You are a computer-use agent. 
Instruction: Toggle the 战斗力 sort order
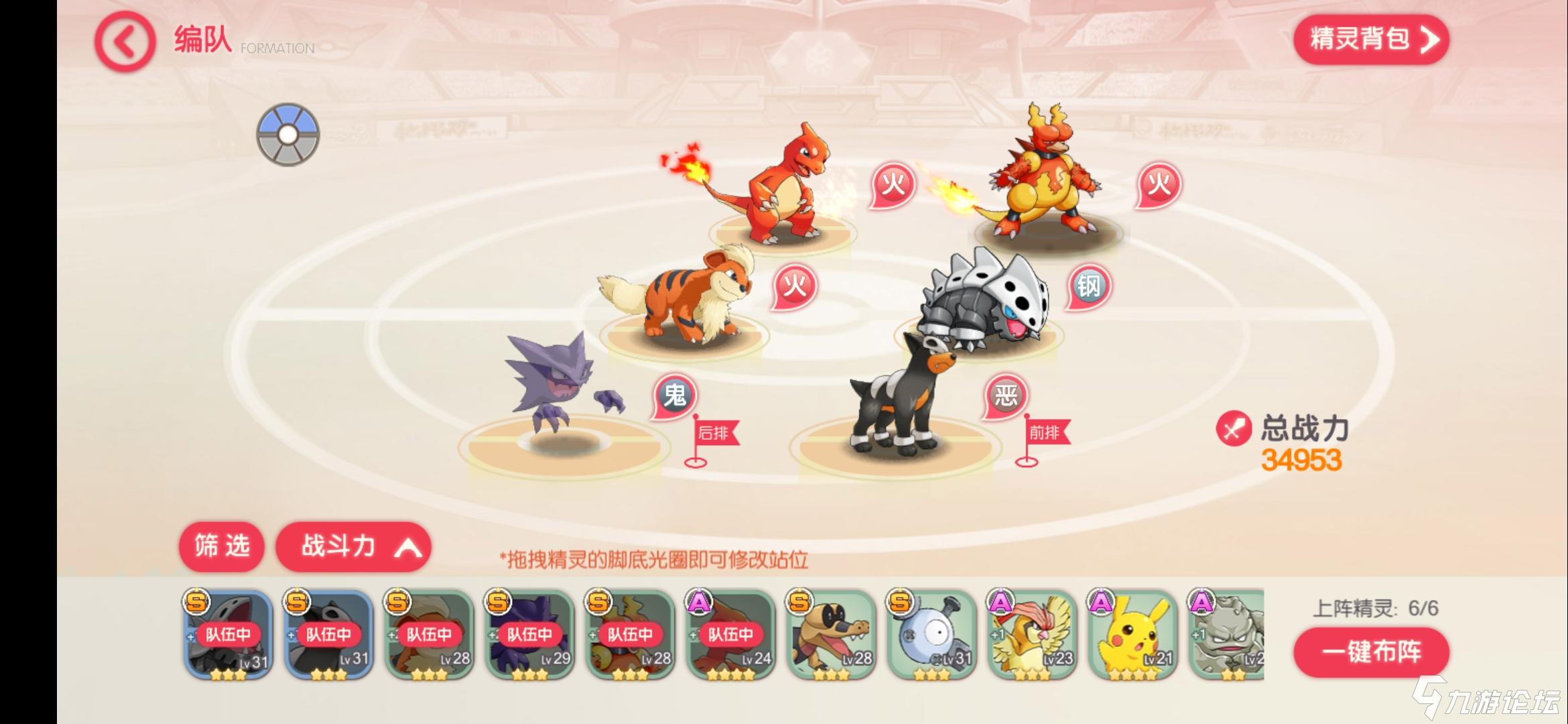point(353,547)
